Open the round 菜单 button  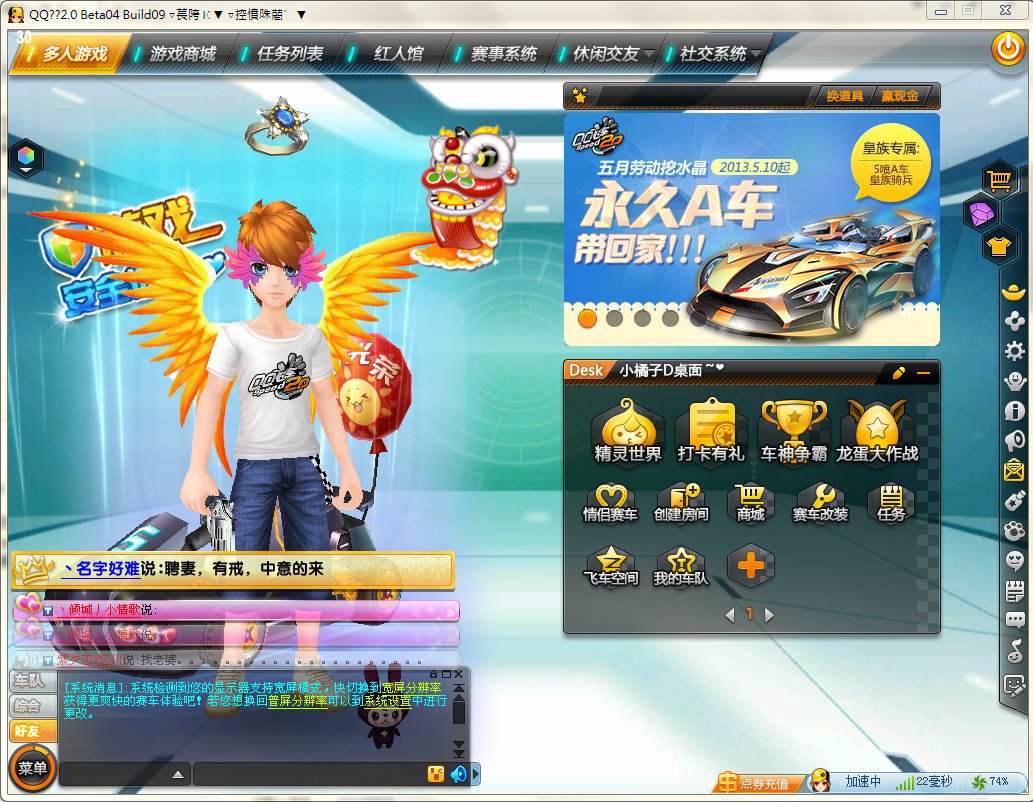tap(32, 768)
